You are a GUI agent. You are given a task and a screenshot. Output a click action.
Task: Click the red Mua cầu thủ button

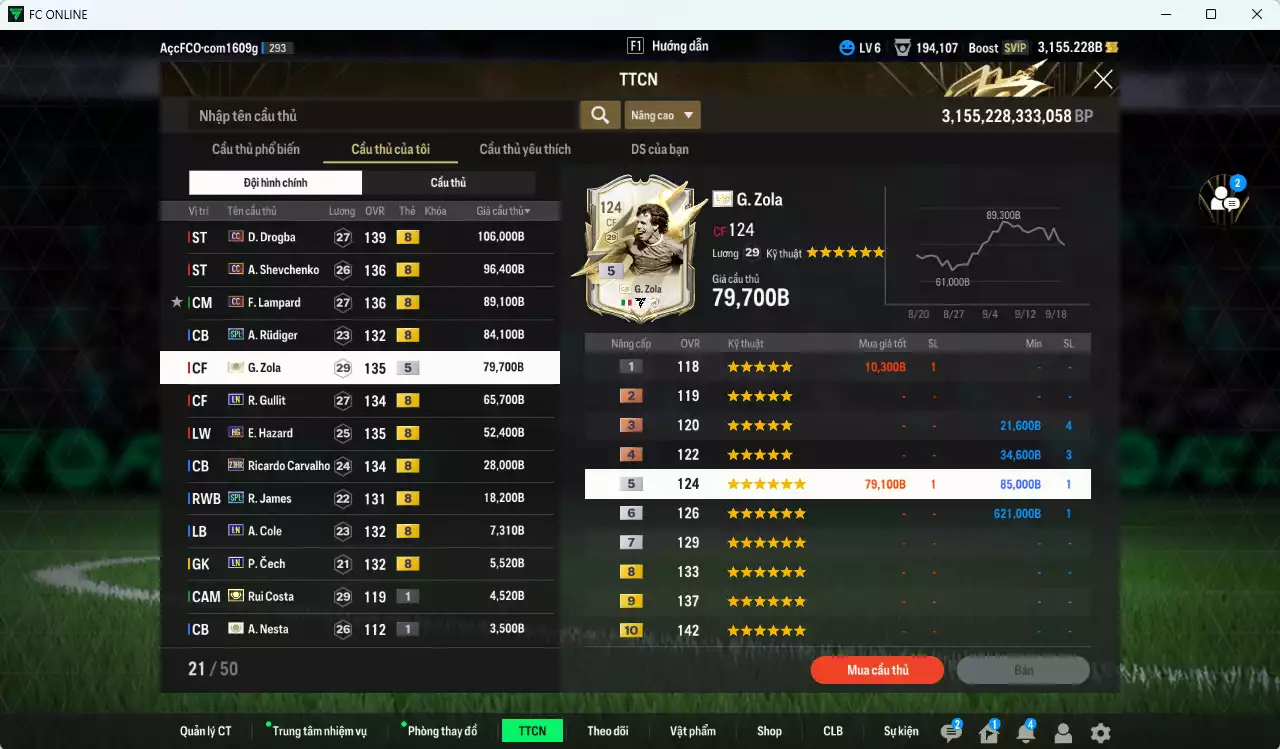(x=877, y=670)
